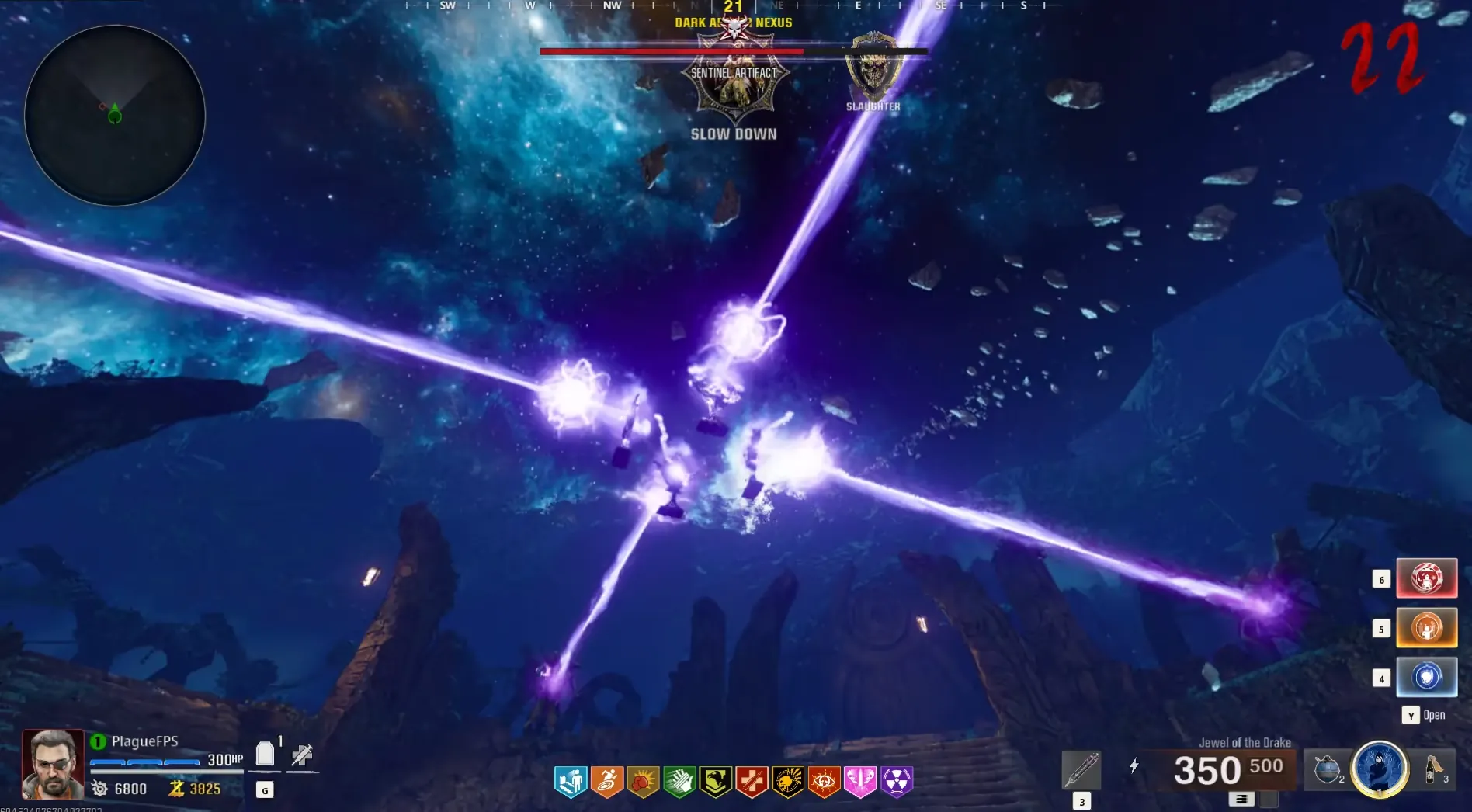Select the yellow skull burst perk
This screenshot has width=1472, height=812.
click(x=788, y=782)
